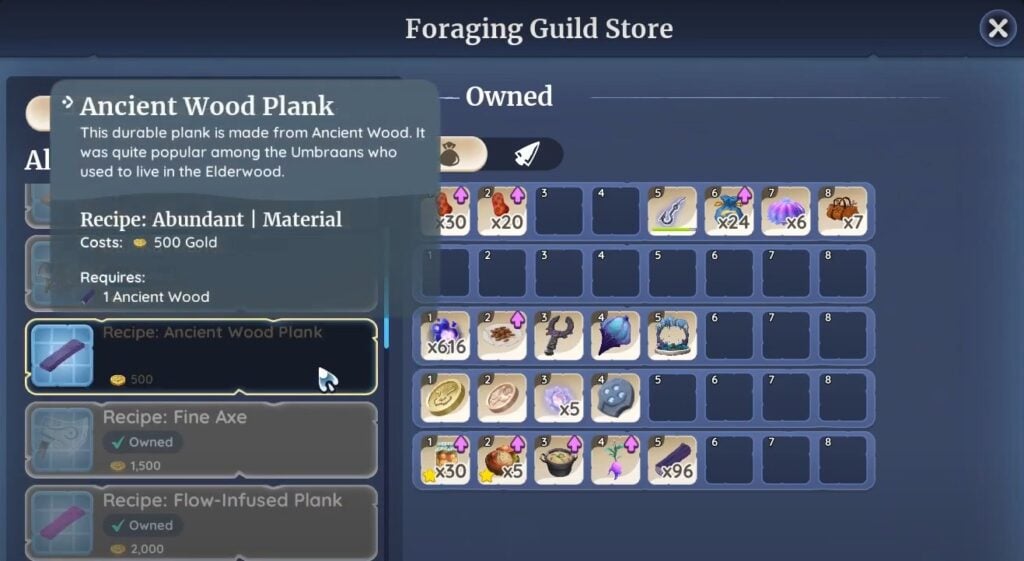Viewport: 1024px width, 561px height.
Task: Select the purple seashell x6 slot
Action: click(x=786, y=211)
